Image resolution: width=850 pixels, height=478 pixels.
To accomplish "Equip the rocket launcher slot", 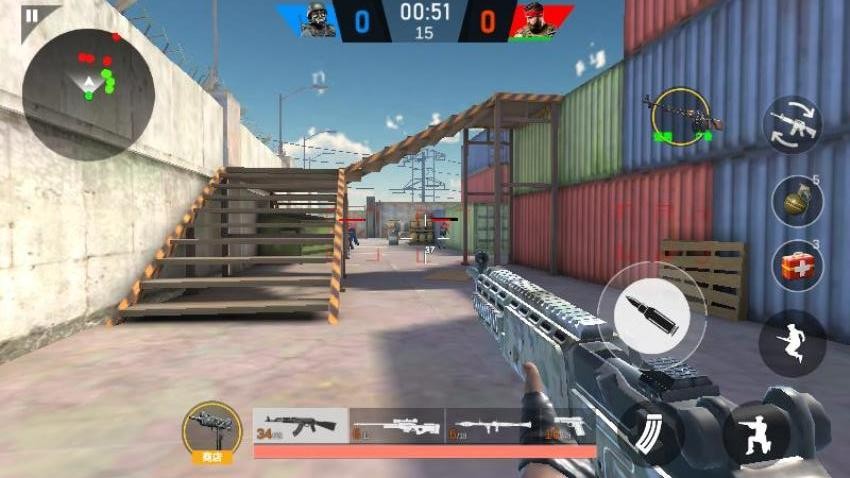I will [491, 425].
